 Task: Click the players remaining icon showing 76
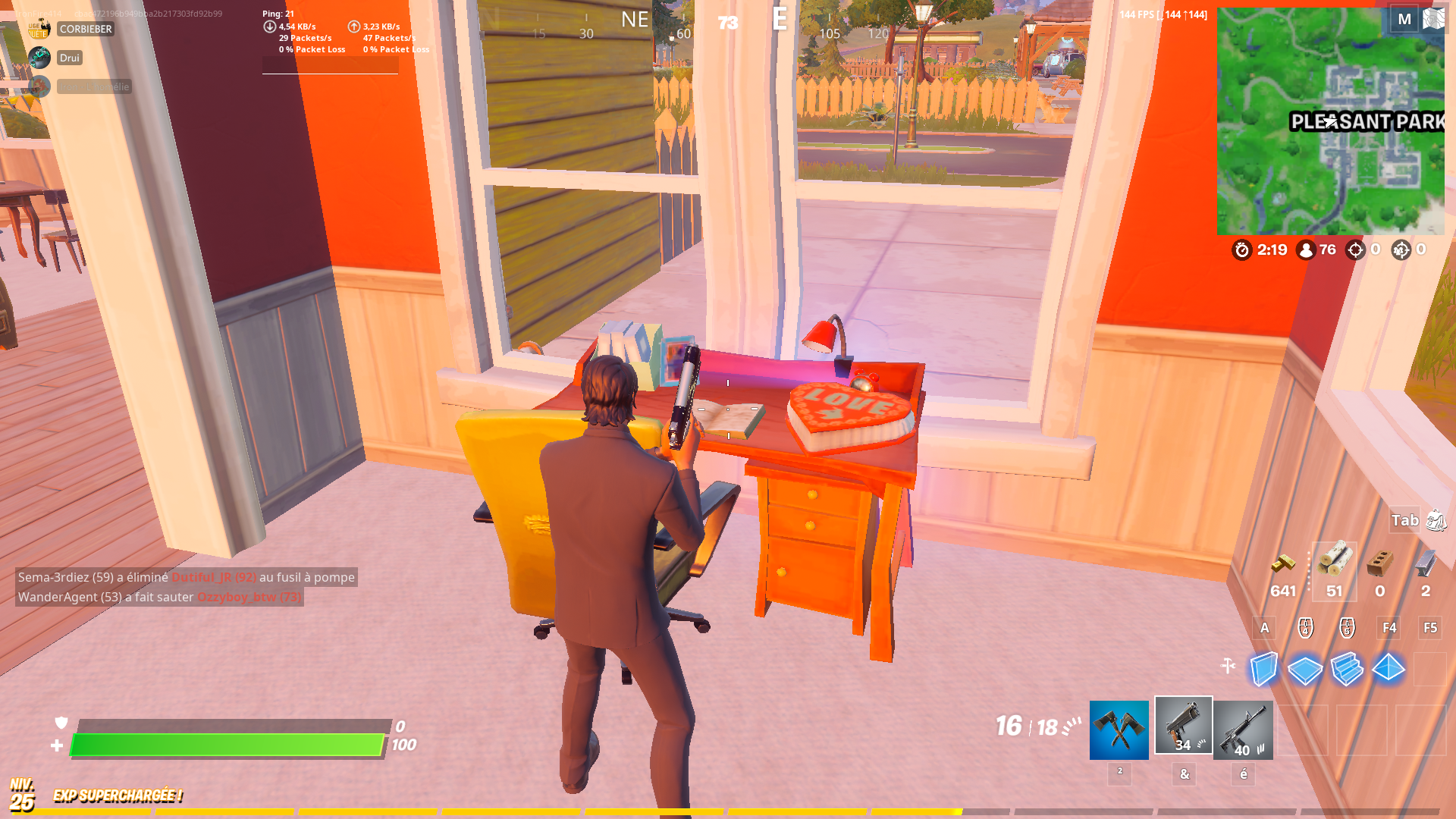click(1305, 250)
